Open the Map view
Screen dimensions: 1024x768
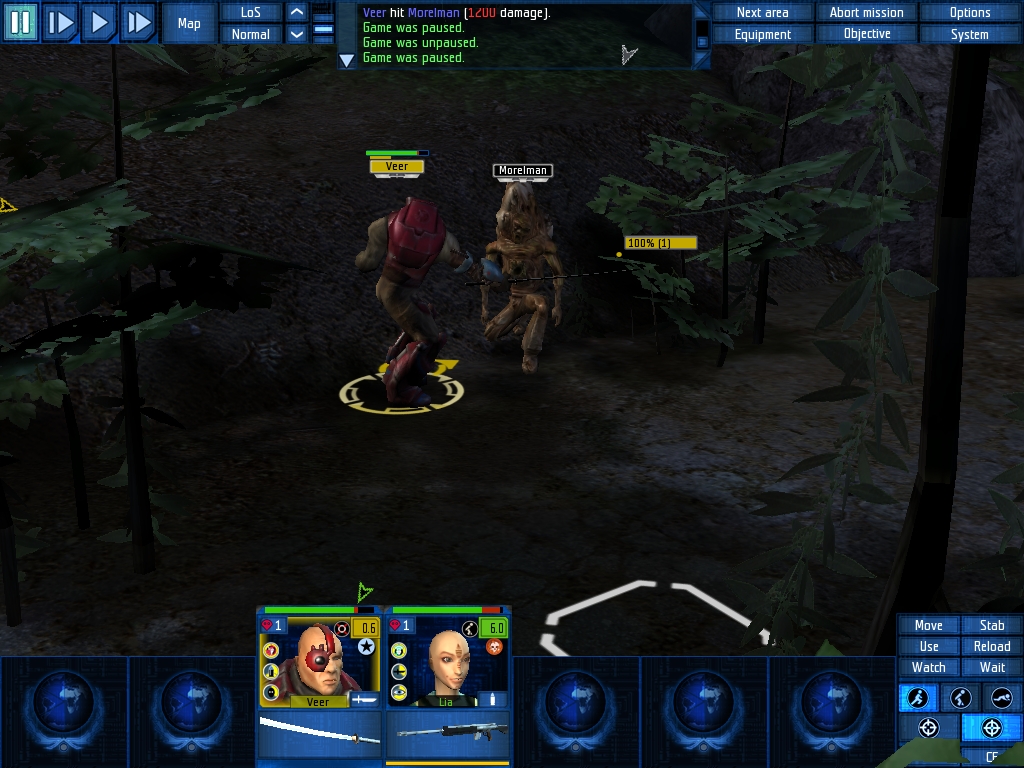(189, 23)
